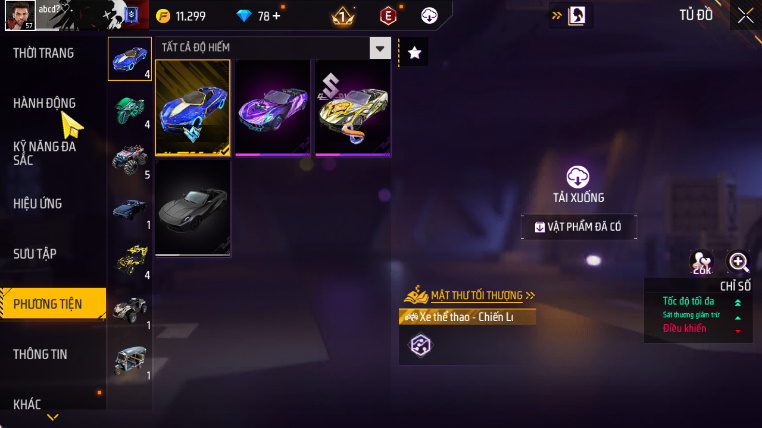The width and height of the screenshot is (762, 428).
Task: Select the Hiệu Ứng tab
Action: 38,203
